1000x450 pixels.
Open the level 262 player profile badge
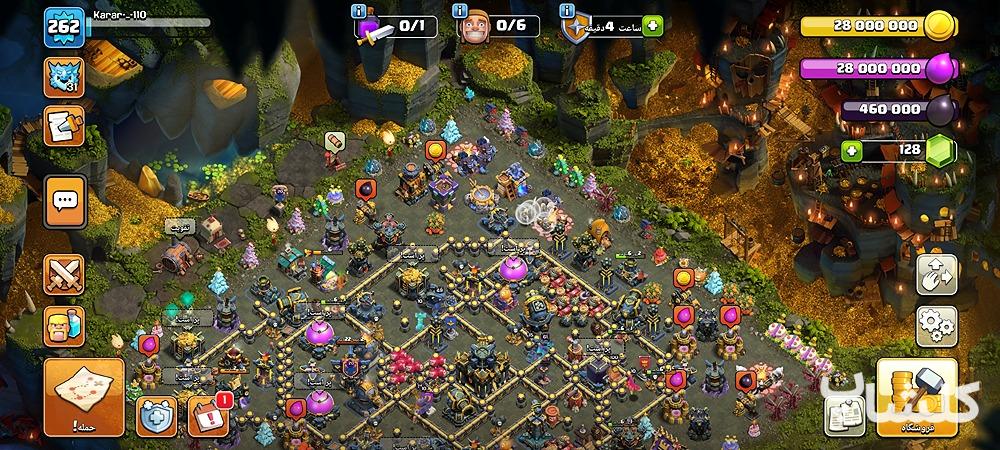point(61,27)
